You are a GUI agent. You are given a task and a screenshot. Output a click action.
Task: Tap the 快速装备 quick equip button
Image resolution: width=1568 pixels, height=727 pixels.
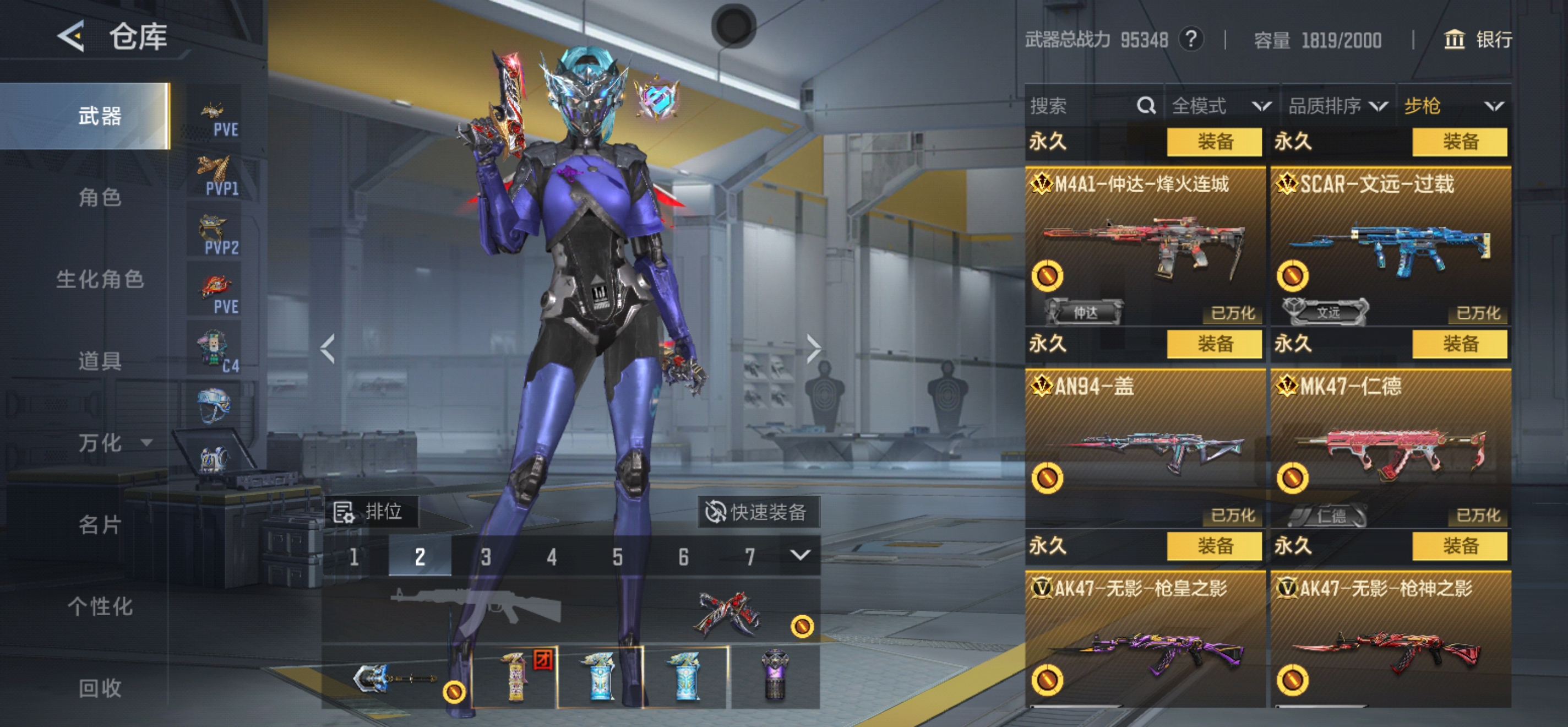pos(758,512)
